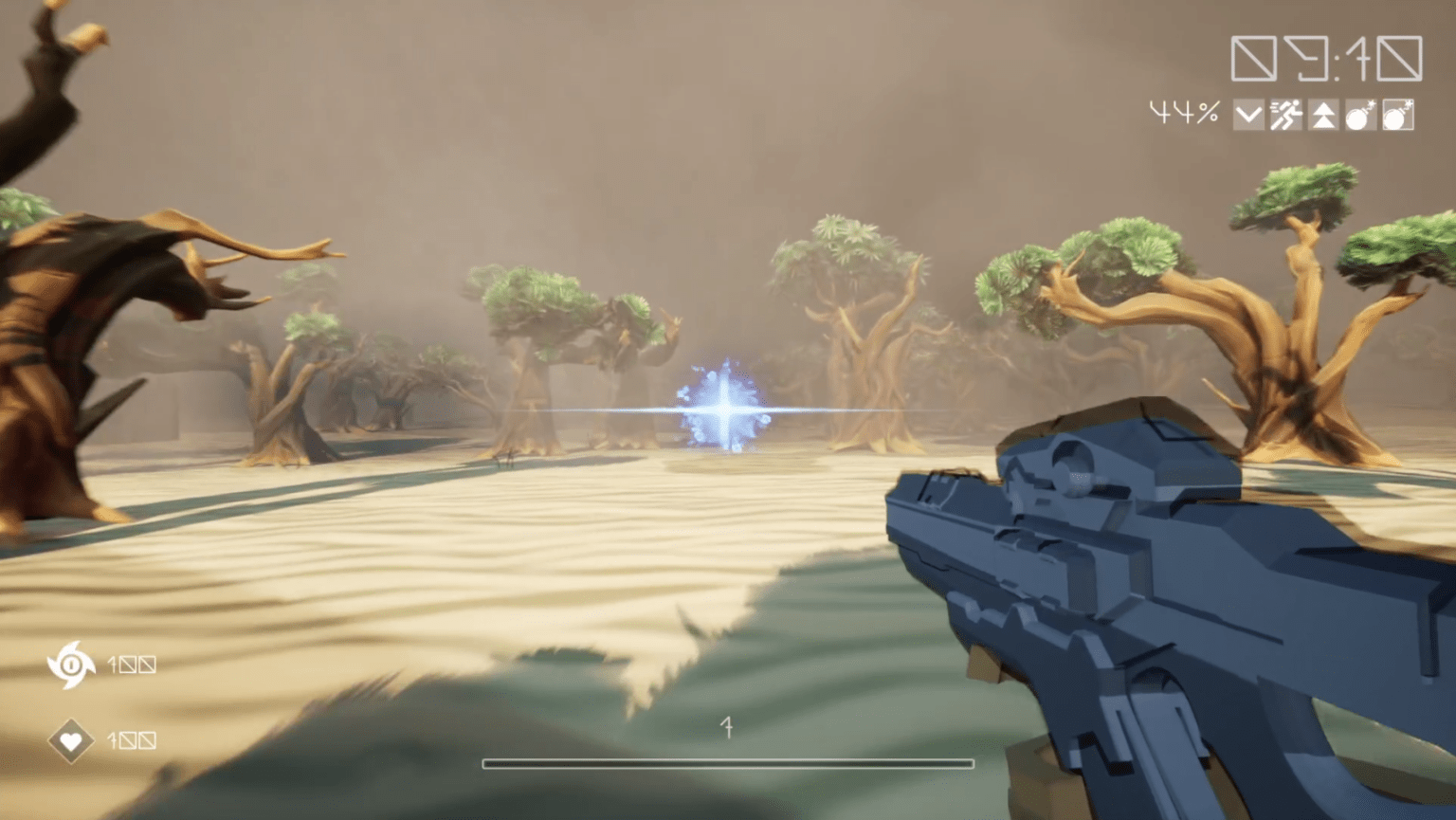The width and height of the screenshot is (1456, 820).
Task: Activate the sprinting runner ability icon
Action: pyautogui.click(x=1285, y=116)
